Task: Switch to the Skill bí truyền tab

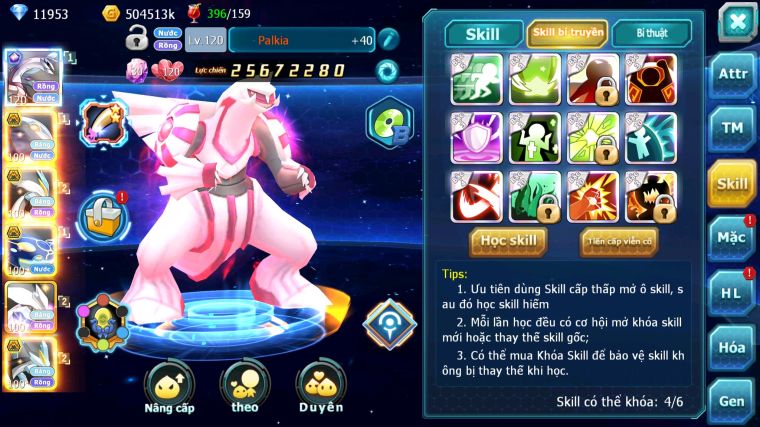Action: click(567, 33)
